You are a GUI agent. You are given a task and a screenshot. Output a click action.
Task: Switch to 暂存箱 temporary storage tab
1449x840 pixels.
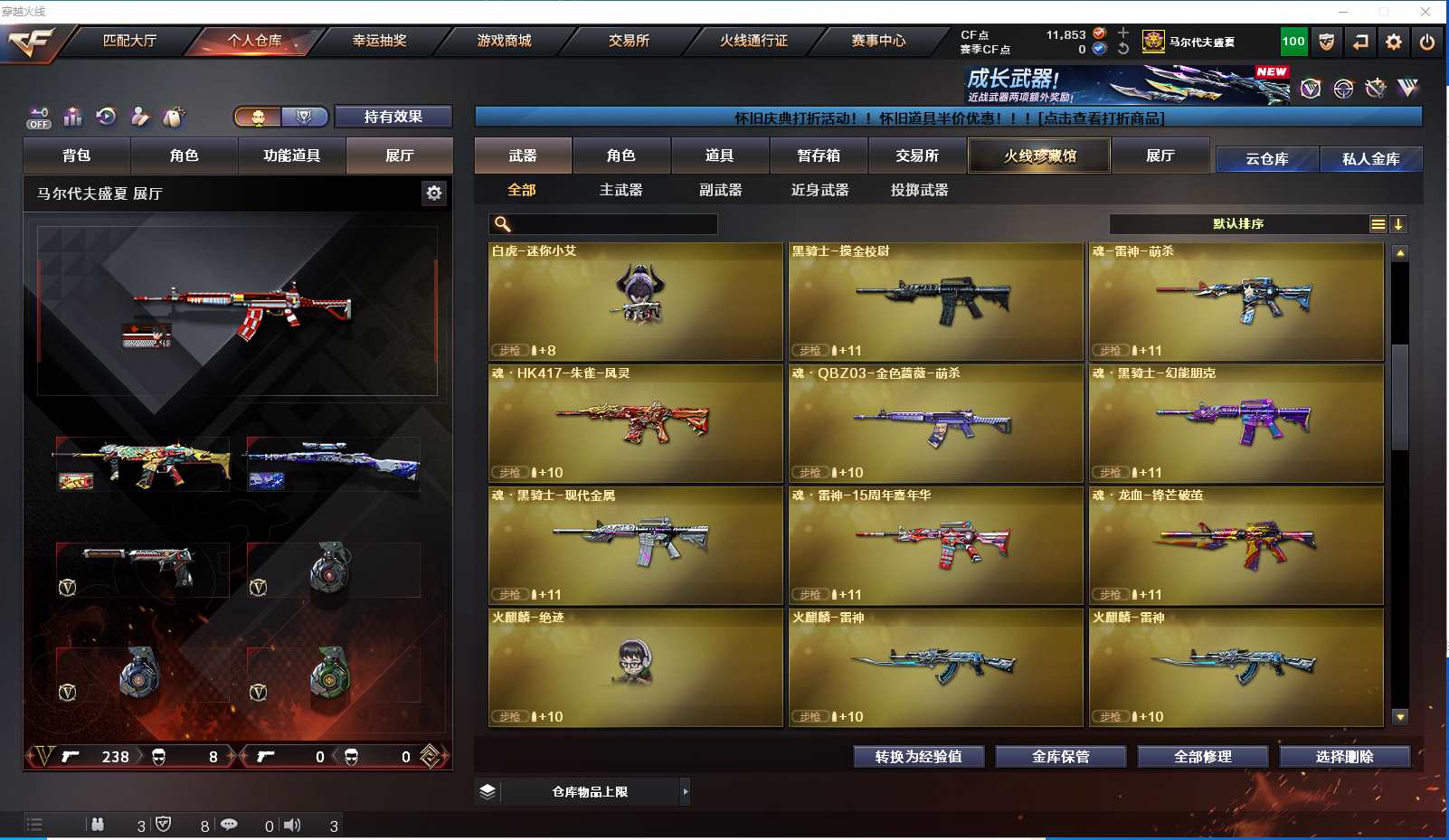(819, 156)
